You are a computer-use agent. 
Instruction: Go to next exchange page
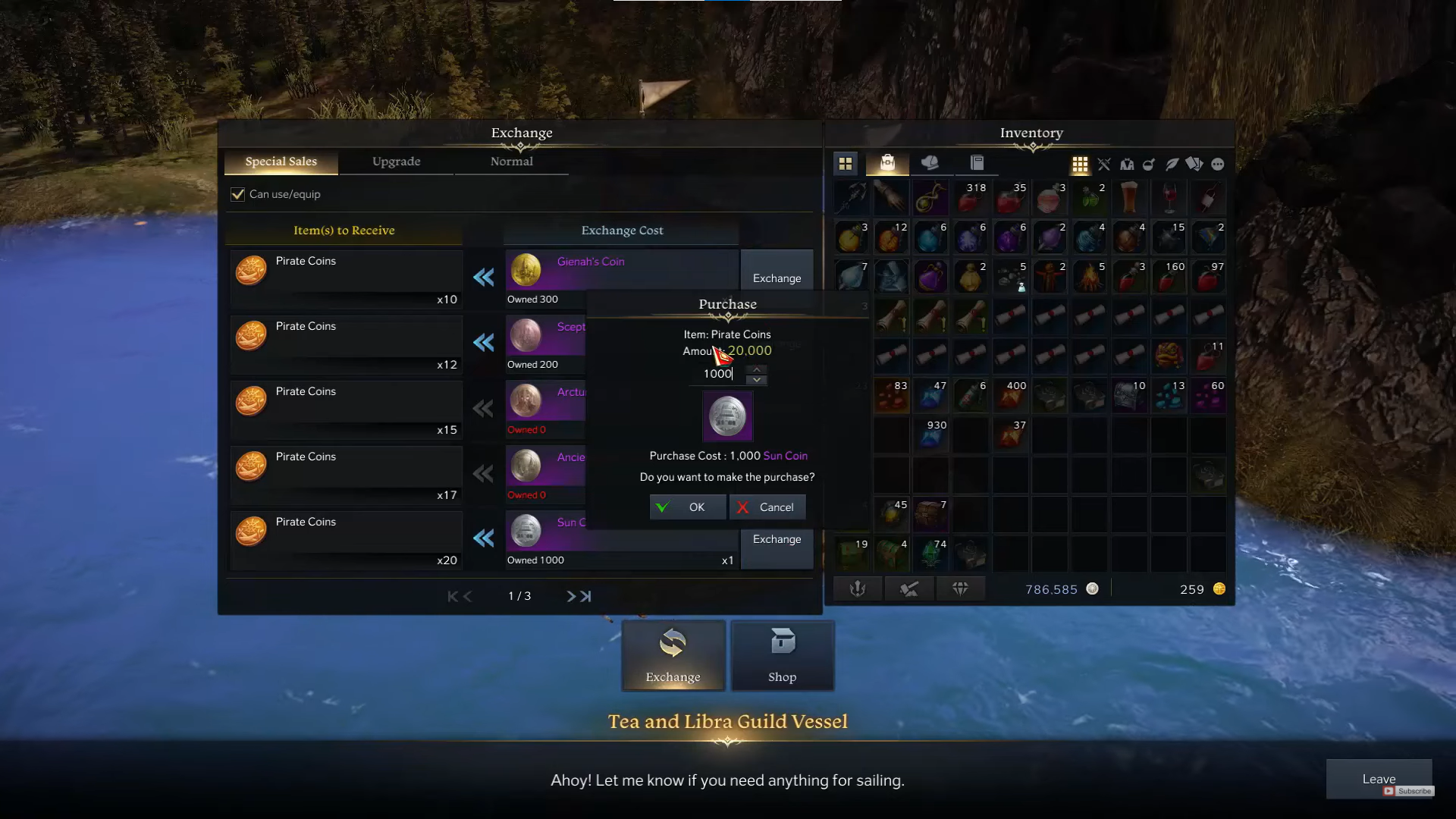[x=571, y=597]
